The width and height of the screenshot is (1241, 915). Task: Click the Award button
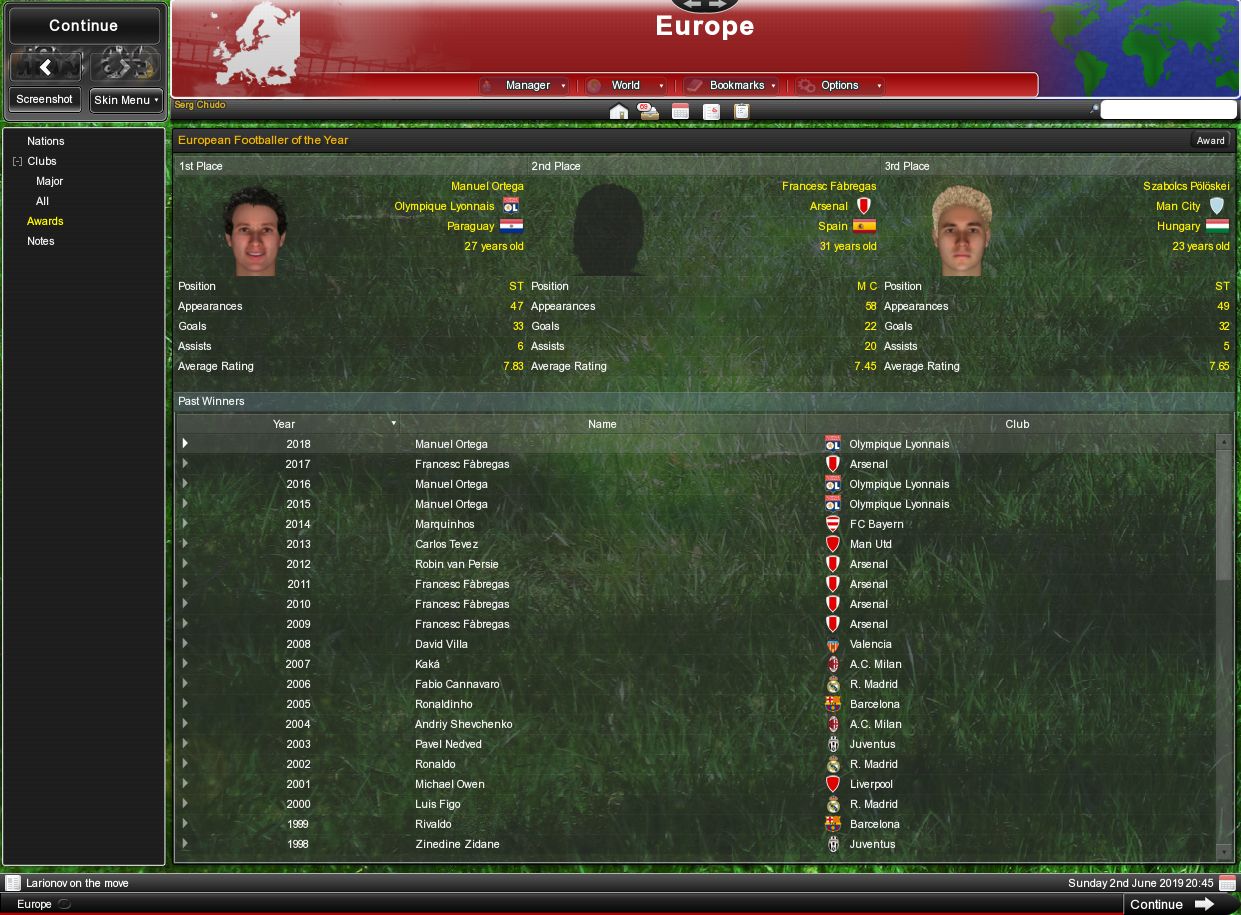pos(1210,140)
